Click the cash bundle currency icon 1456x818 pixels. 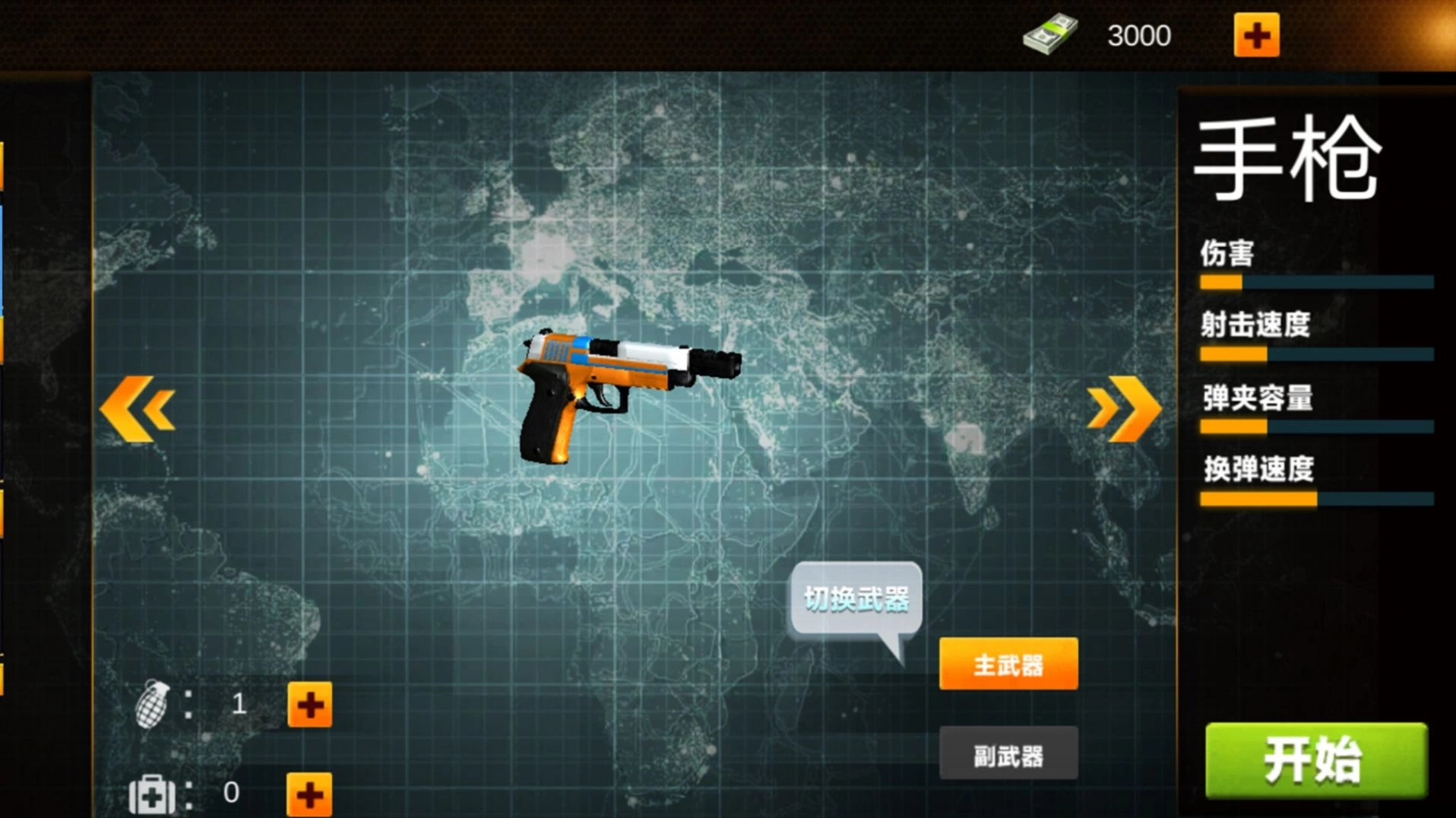click(x=1051, y=33)
